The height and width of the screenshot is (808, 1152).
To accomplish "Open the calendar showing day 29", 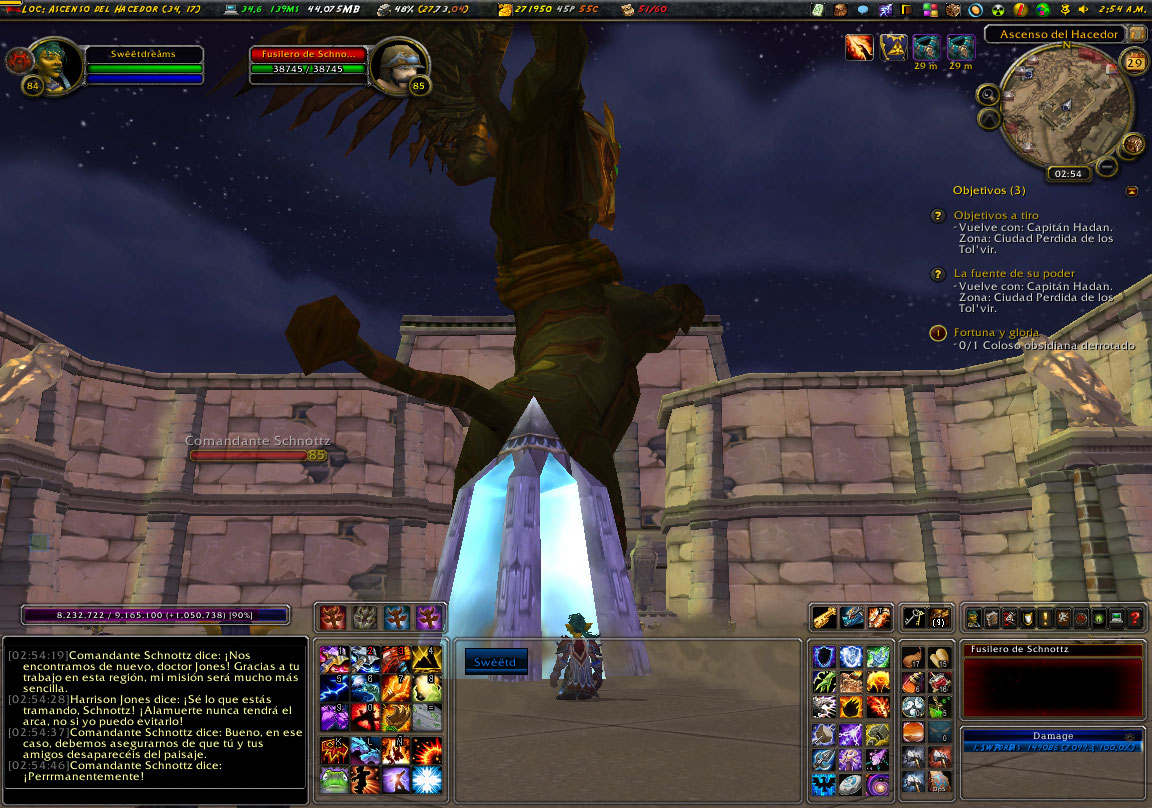I will (1134, 63).
